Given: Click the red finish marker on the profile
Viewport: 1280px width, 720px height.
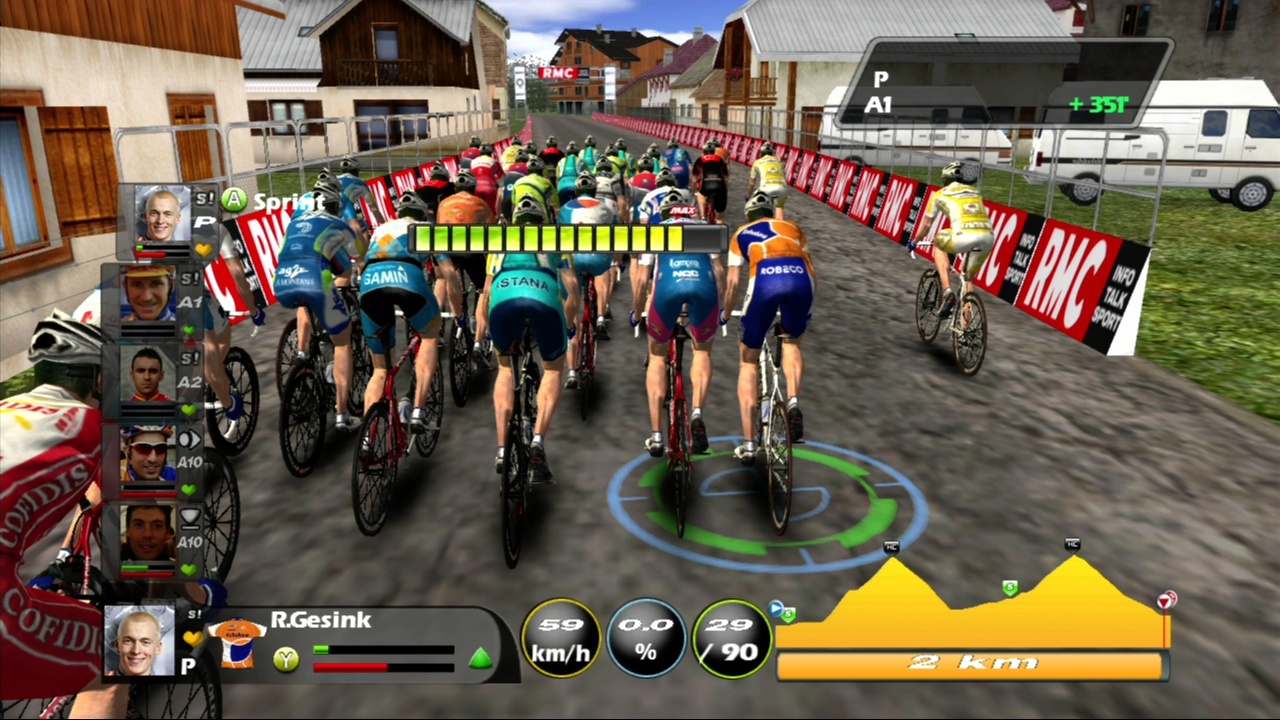Looking at the screenshot, I should [1166, 600].
